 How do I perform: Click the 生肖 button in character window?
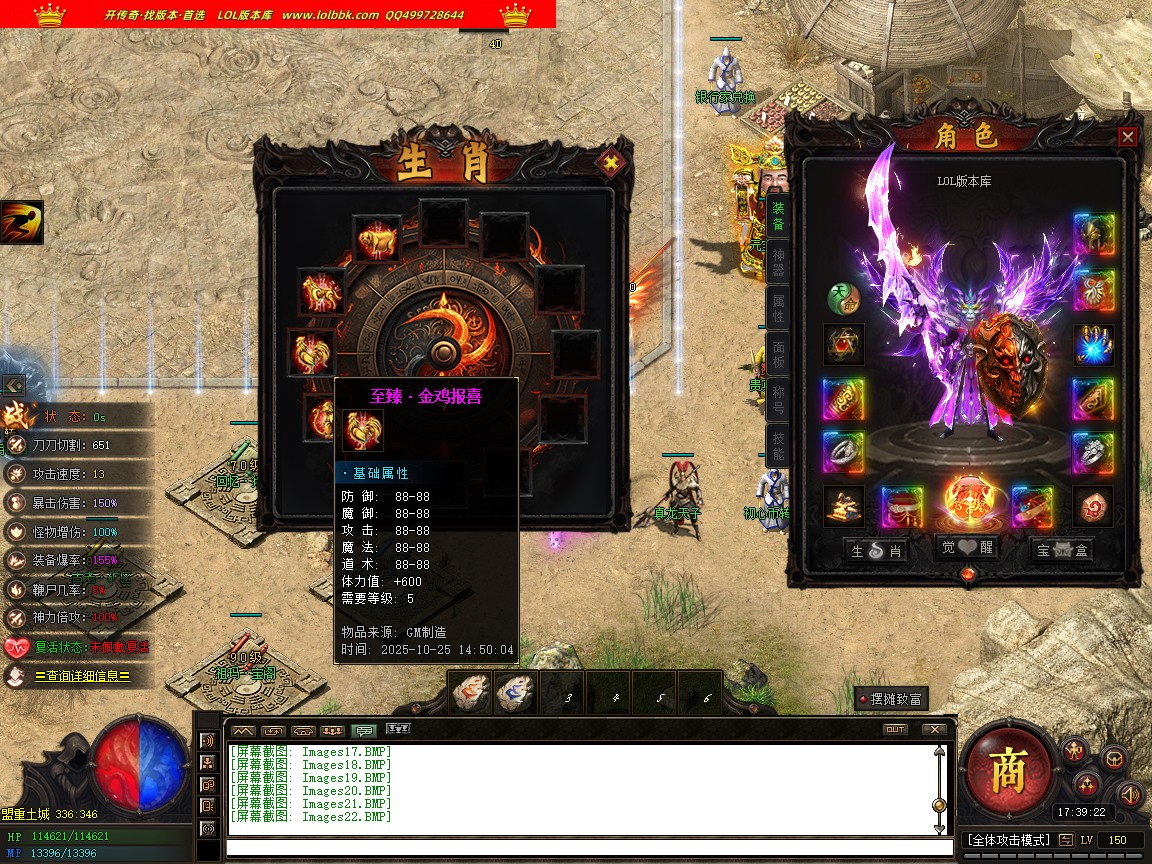coord(876,550)
